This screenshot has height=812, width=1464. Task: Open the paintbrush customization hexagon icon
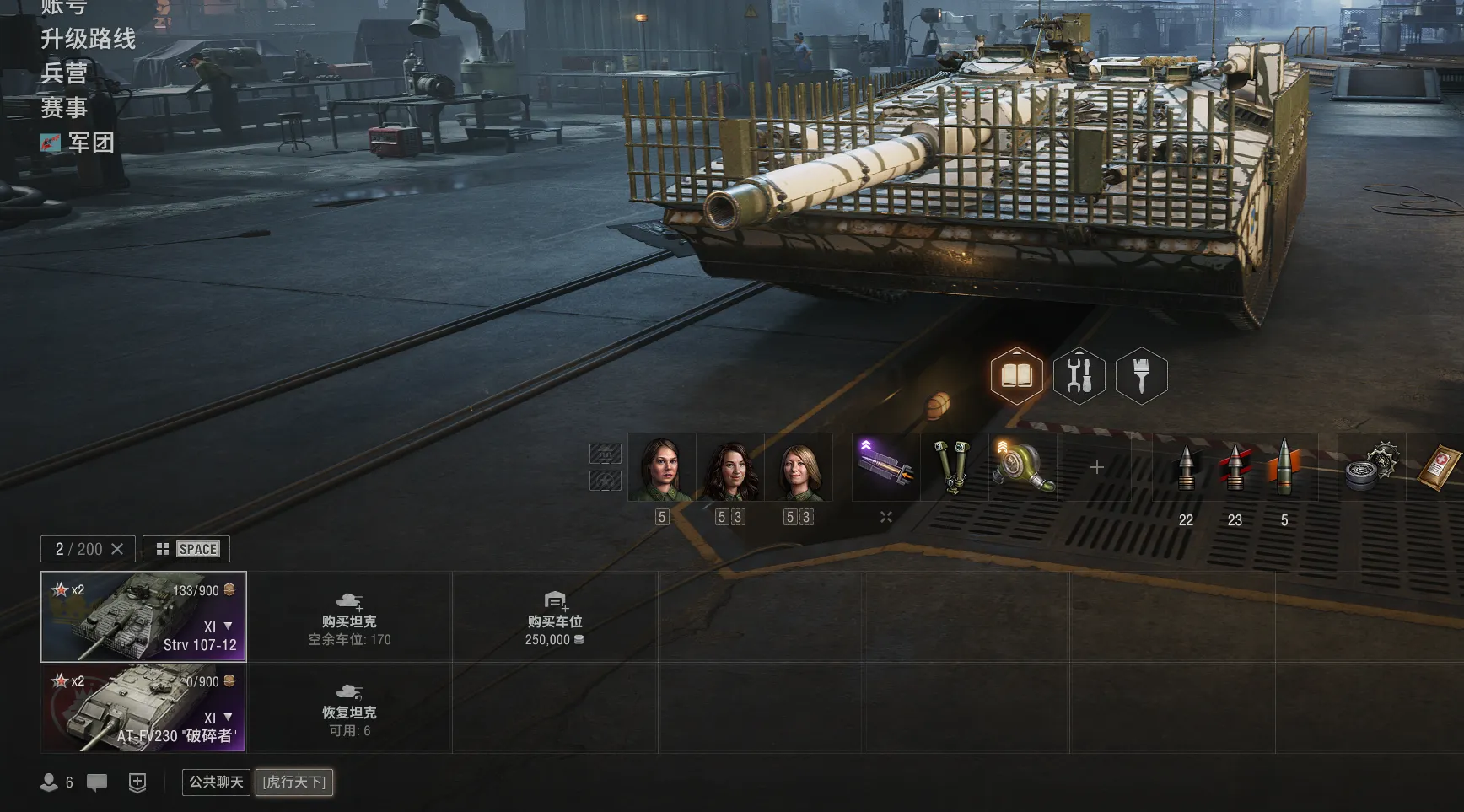click(x=1141, y=375)
